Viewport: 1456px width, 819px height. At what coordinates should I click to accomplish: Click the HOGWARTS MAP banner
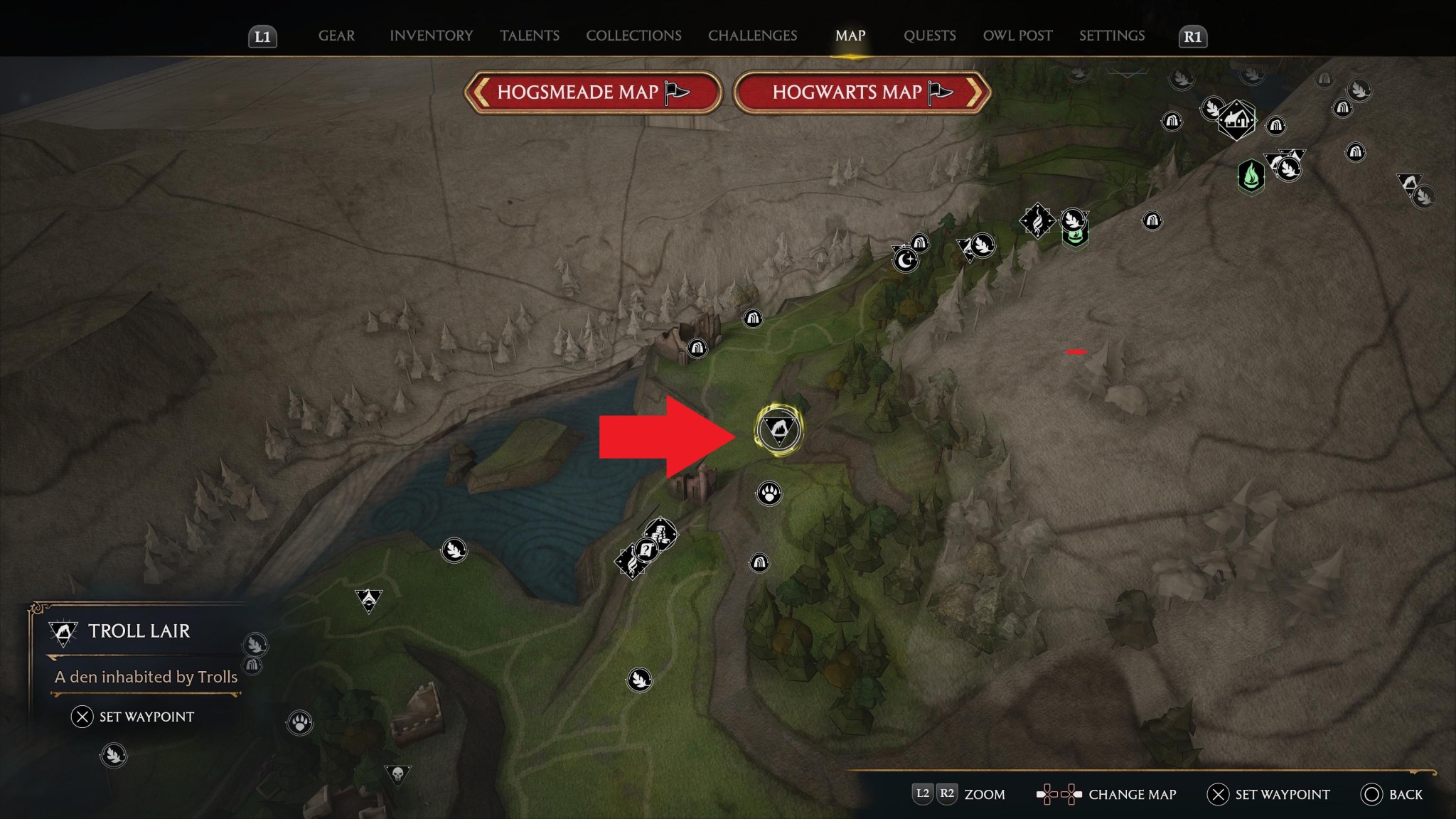[847, 93]
